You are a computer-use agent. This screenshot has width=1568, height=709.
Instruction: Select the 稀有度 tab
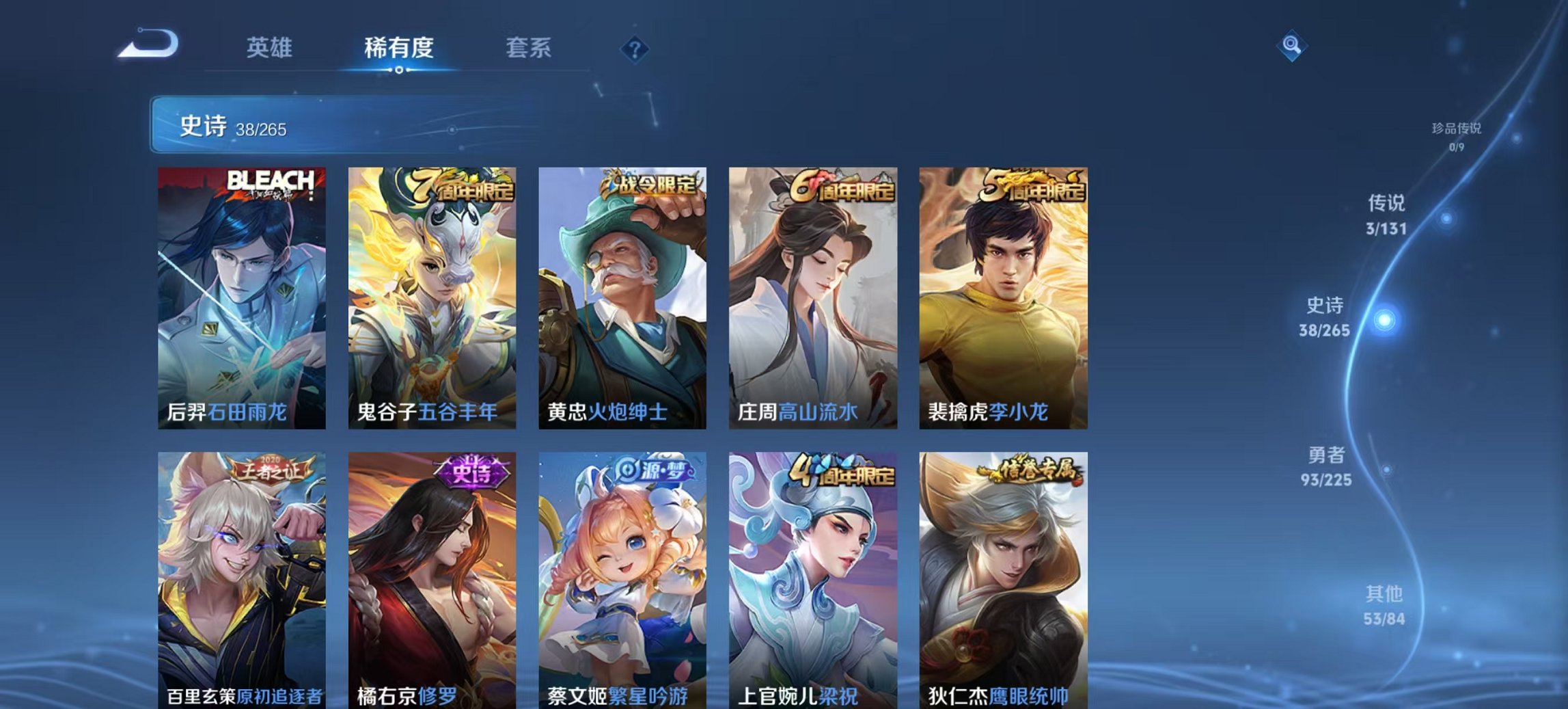tap(399, 48)
